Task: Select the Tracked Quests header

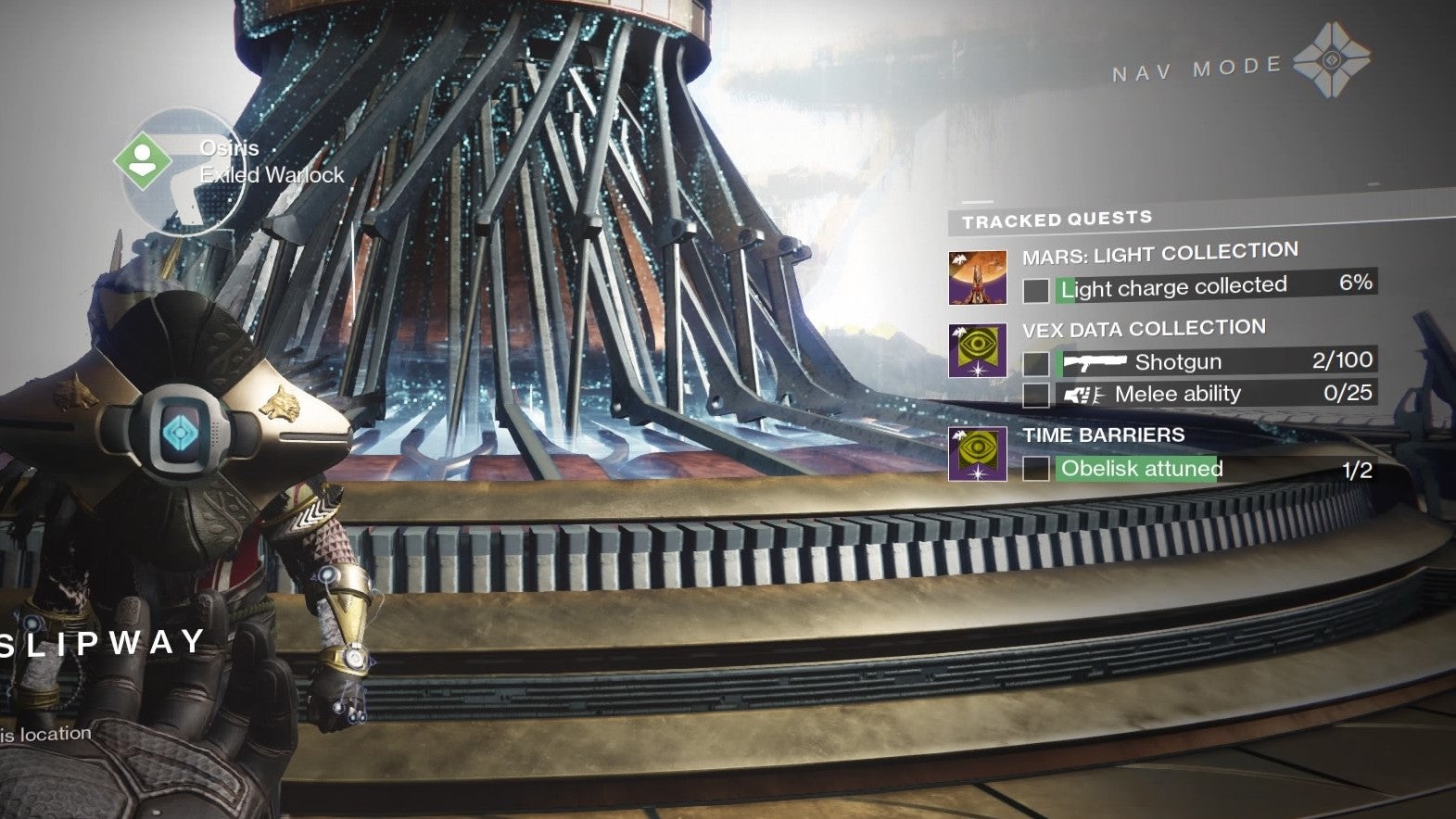Action: 1057,220
